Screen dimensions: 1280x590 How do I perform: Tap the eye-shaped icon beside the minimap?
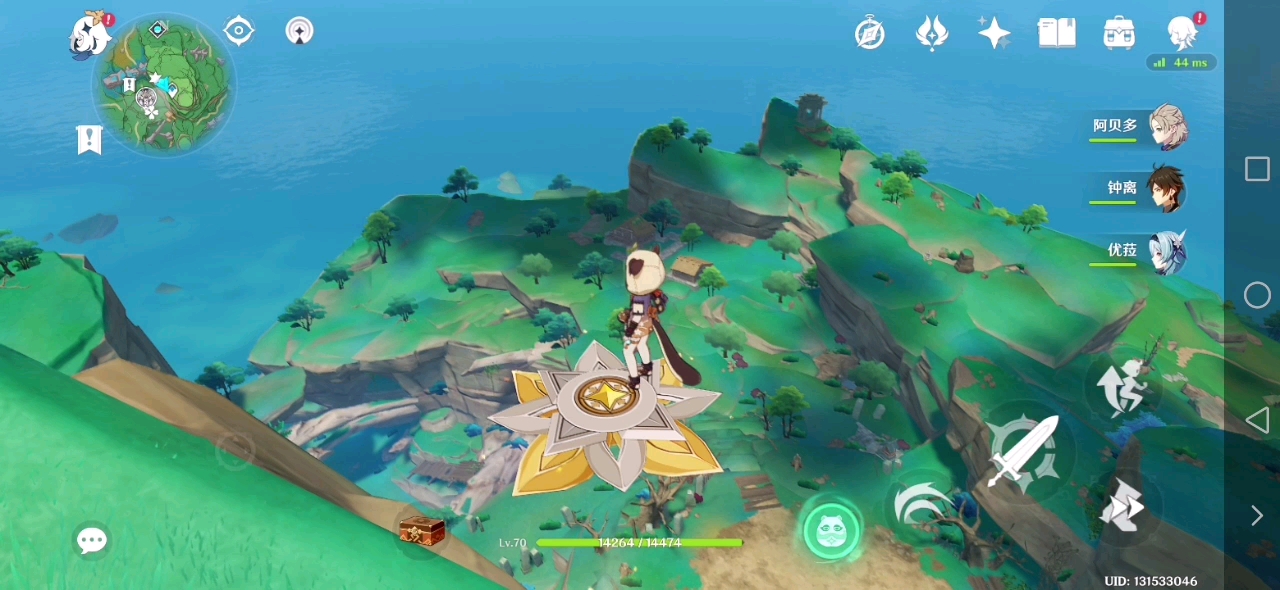(x=238, y=31)
